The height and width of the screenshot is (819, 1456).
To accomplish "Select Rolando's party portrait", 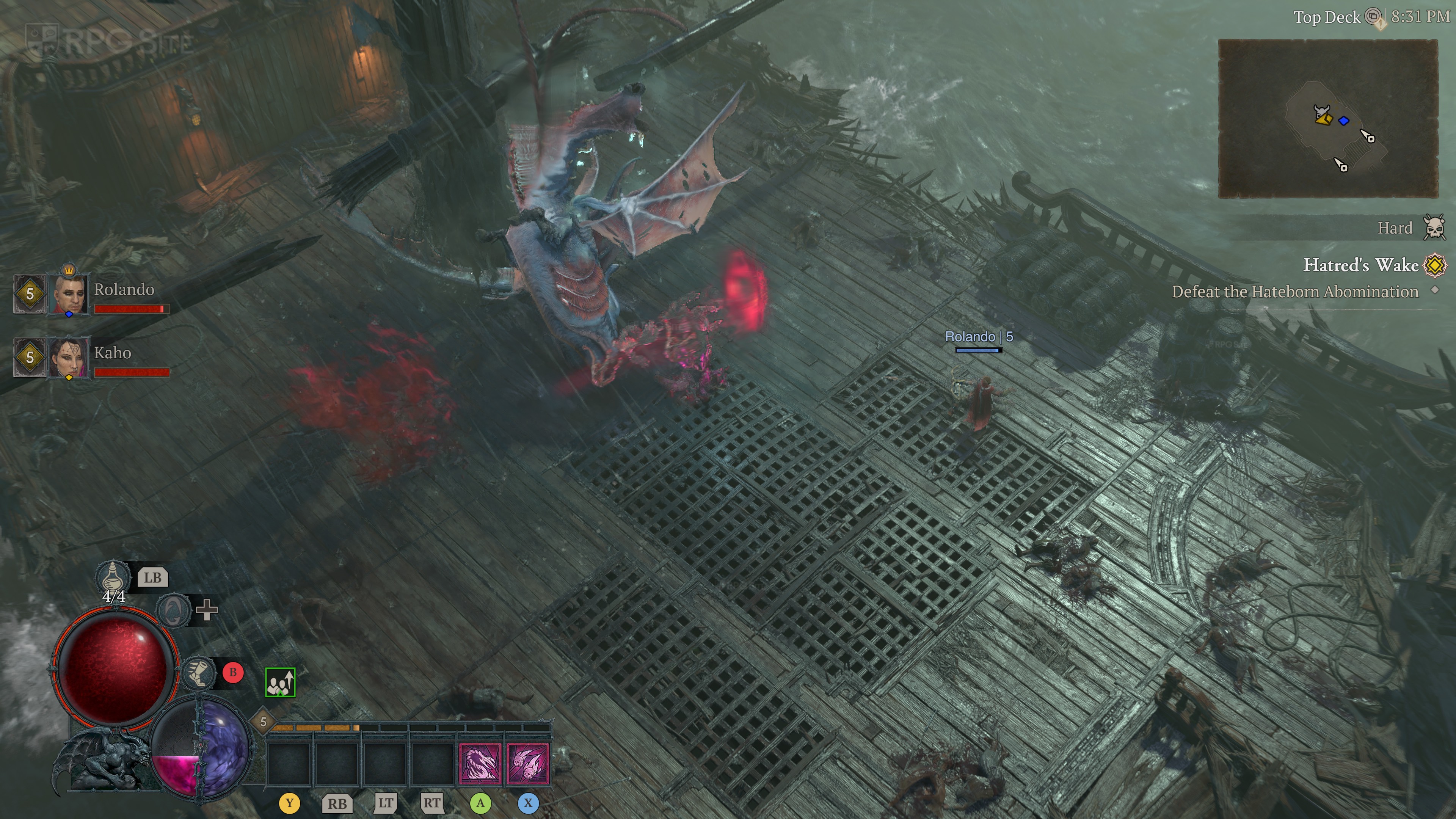I will pyautogui.click(x=69, y=293).
